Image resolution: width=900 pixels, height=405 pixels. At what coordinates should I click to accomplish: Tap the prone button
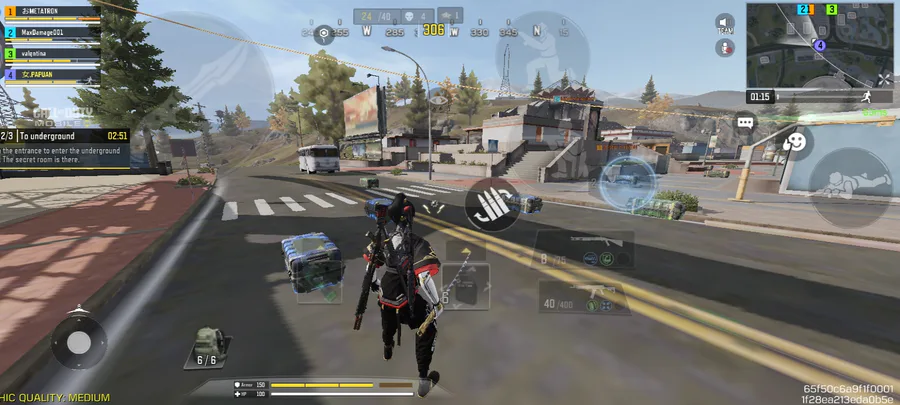pos(849,187)
